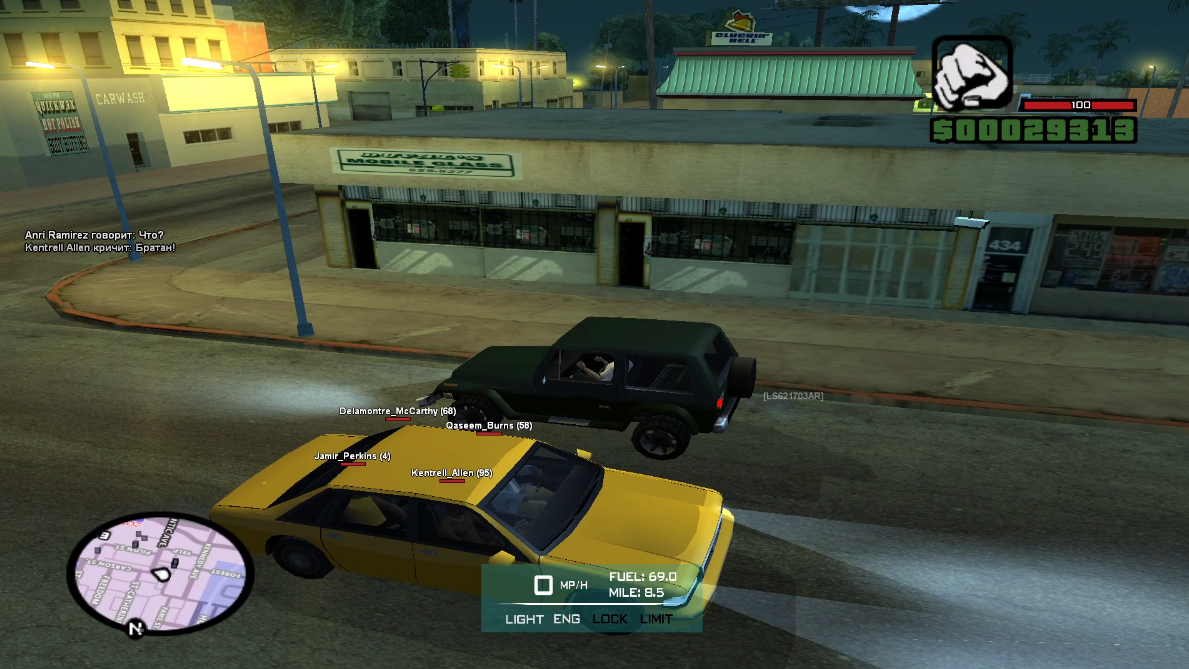Select the Jamir_Perkins player name tag
This screenshot has width=1189, height=669.
pos(352,456)
